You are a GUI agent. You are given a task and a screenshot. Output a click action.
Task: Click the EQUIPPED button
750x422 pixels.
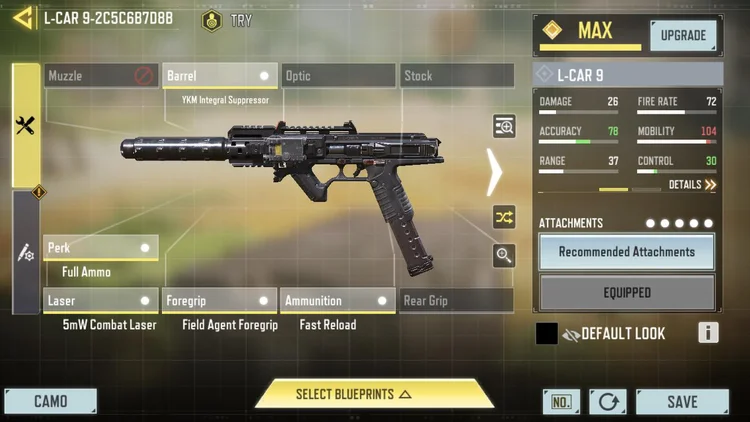click(627, 293)
